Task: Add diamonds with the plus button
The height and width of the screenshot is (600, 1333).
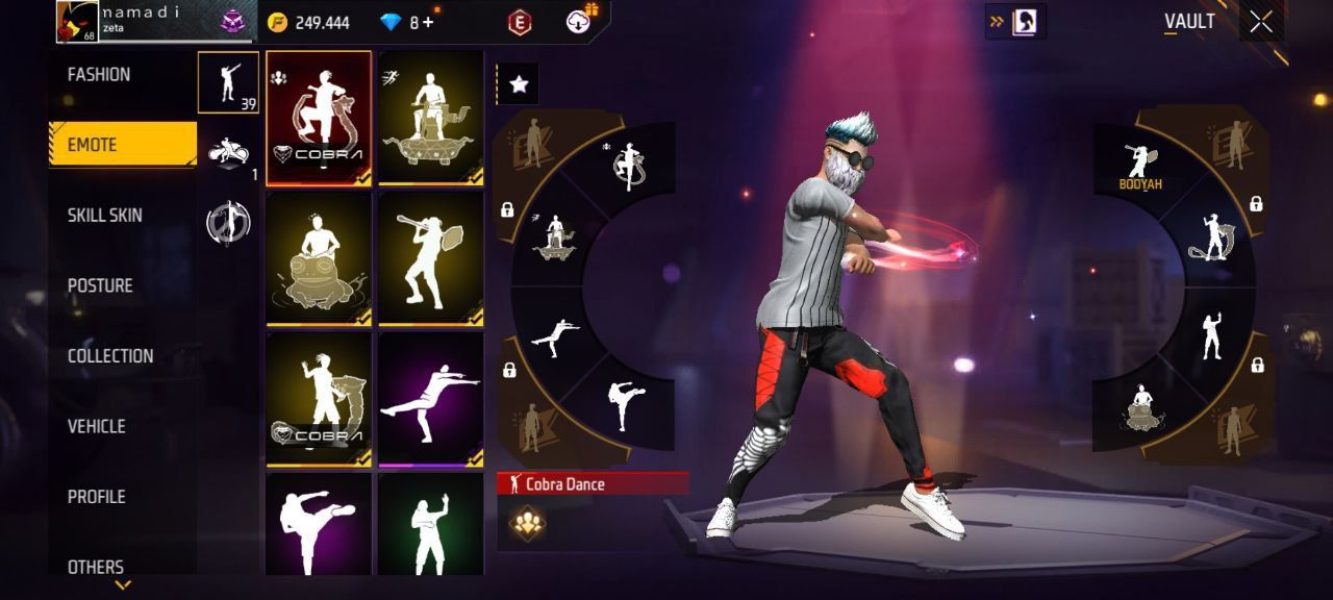Action: pos(429,22)
